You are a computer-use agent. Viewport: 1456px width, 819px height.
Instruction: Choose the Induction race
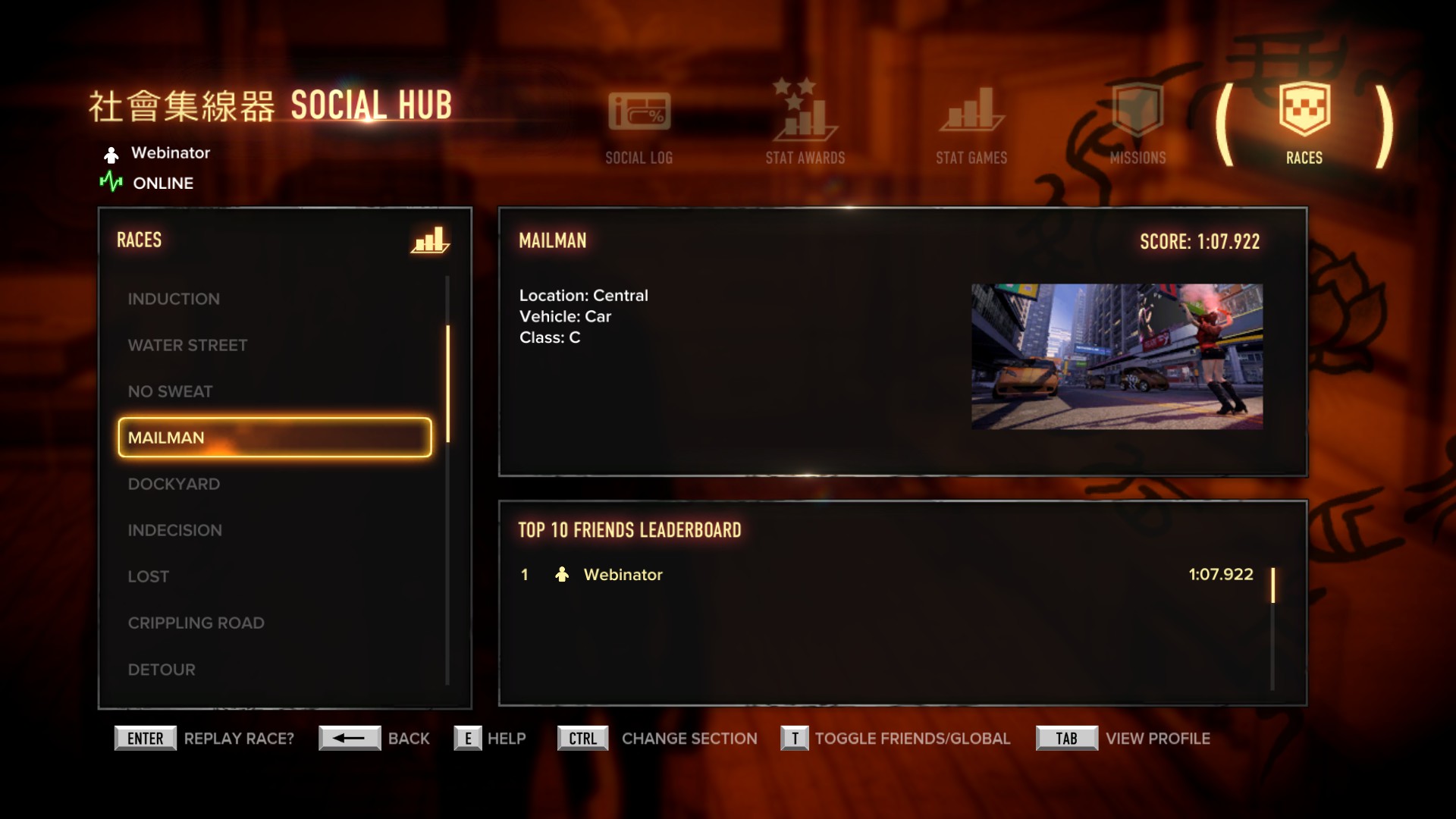pos(174,299)
